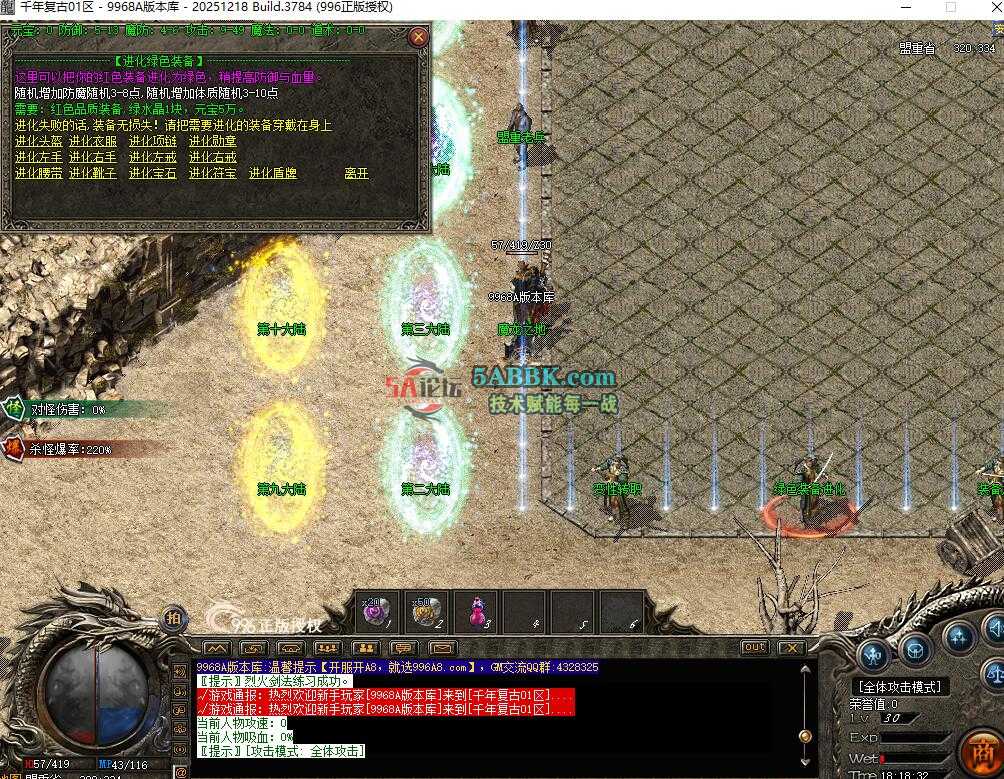The image size is (1004, 779).
Task: Click the 'out' button above the chat
Action: pyautogui.click(x=754, y=648)
